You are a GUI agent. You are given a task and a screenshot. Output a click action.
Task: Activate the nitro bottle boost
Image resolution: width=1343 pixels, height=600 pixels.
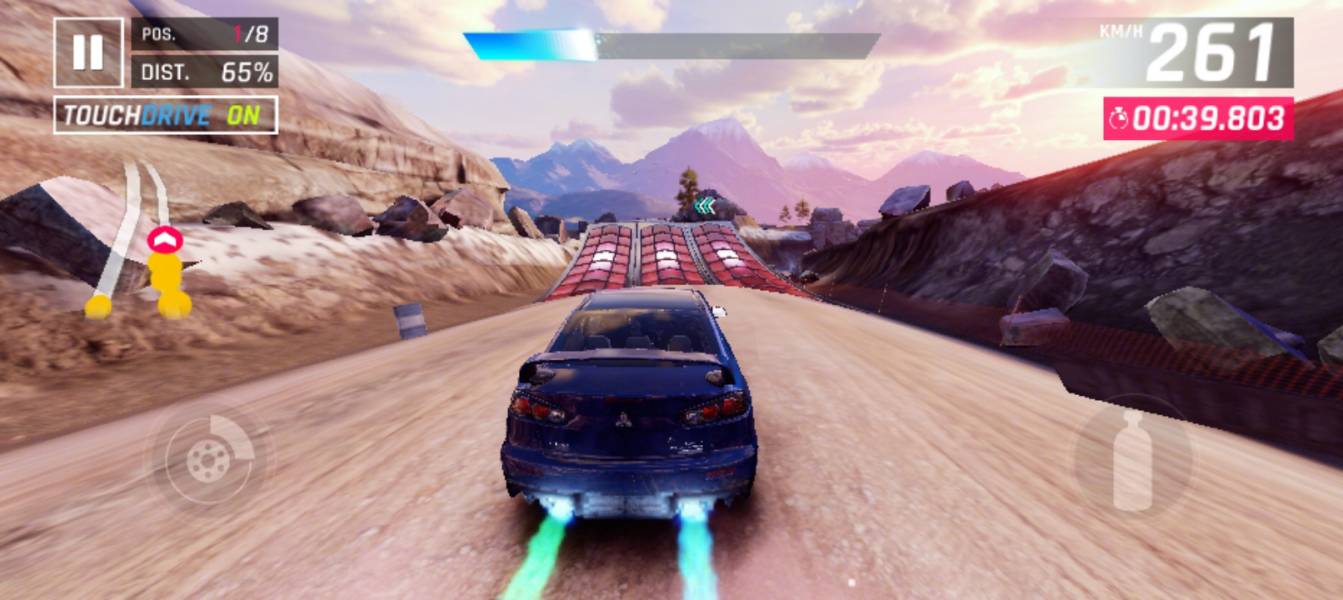[1132, 461]
